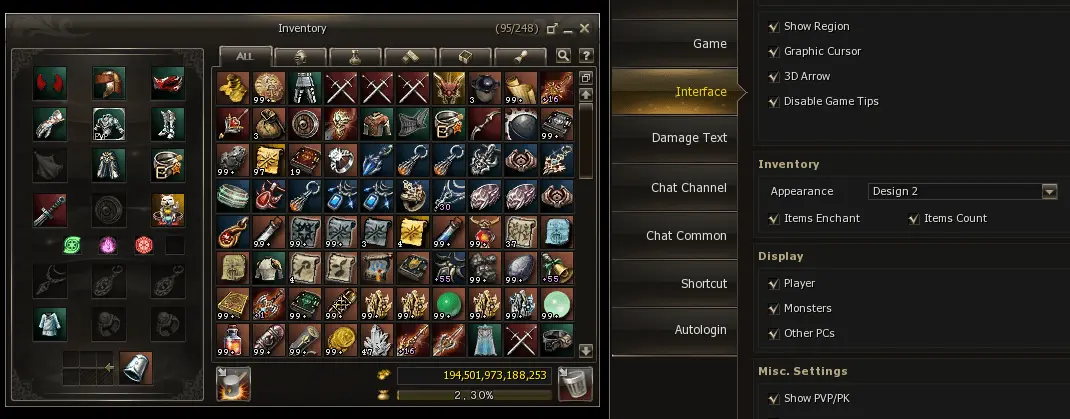The height and width of the screenshot is (419, 1070).
Task: Go to Chat Channel settings
Action: [x=688, y=188]
